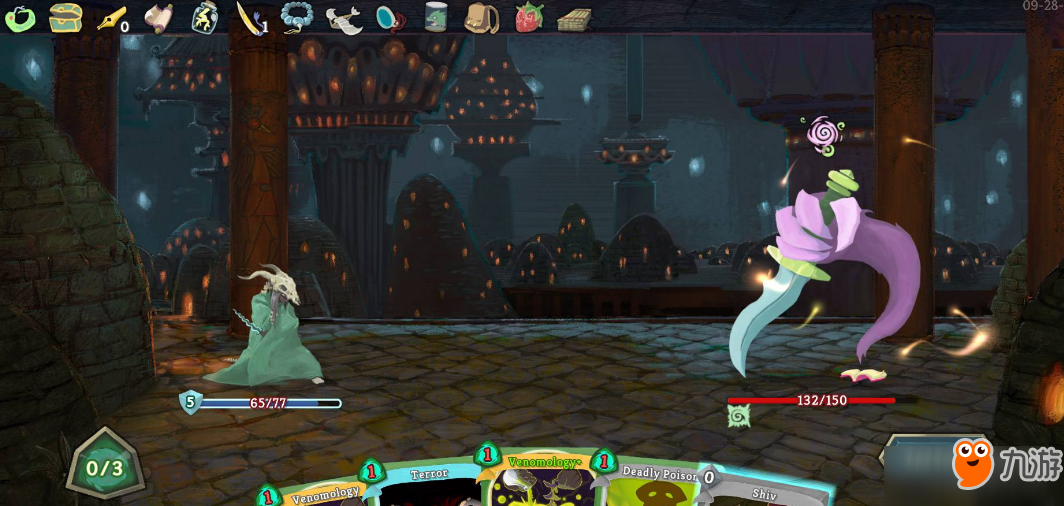Inspect the bottled lightning relic
Screen dimensions: 1064x506
[x=204, y=17]
